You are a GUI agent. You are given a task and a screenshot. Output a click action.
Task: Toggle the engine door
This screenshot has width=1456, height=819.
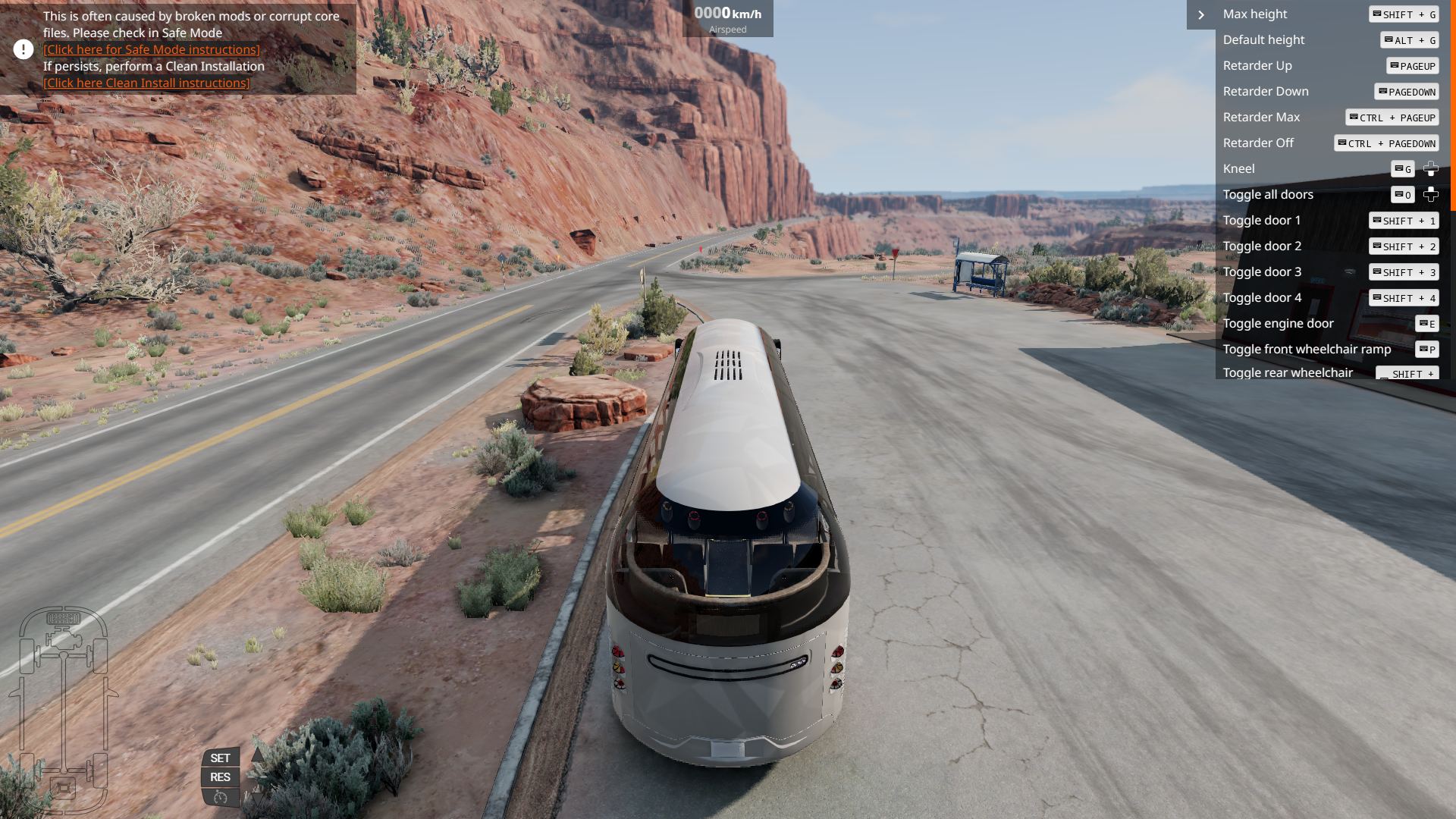pos(1278,323)
